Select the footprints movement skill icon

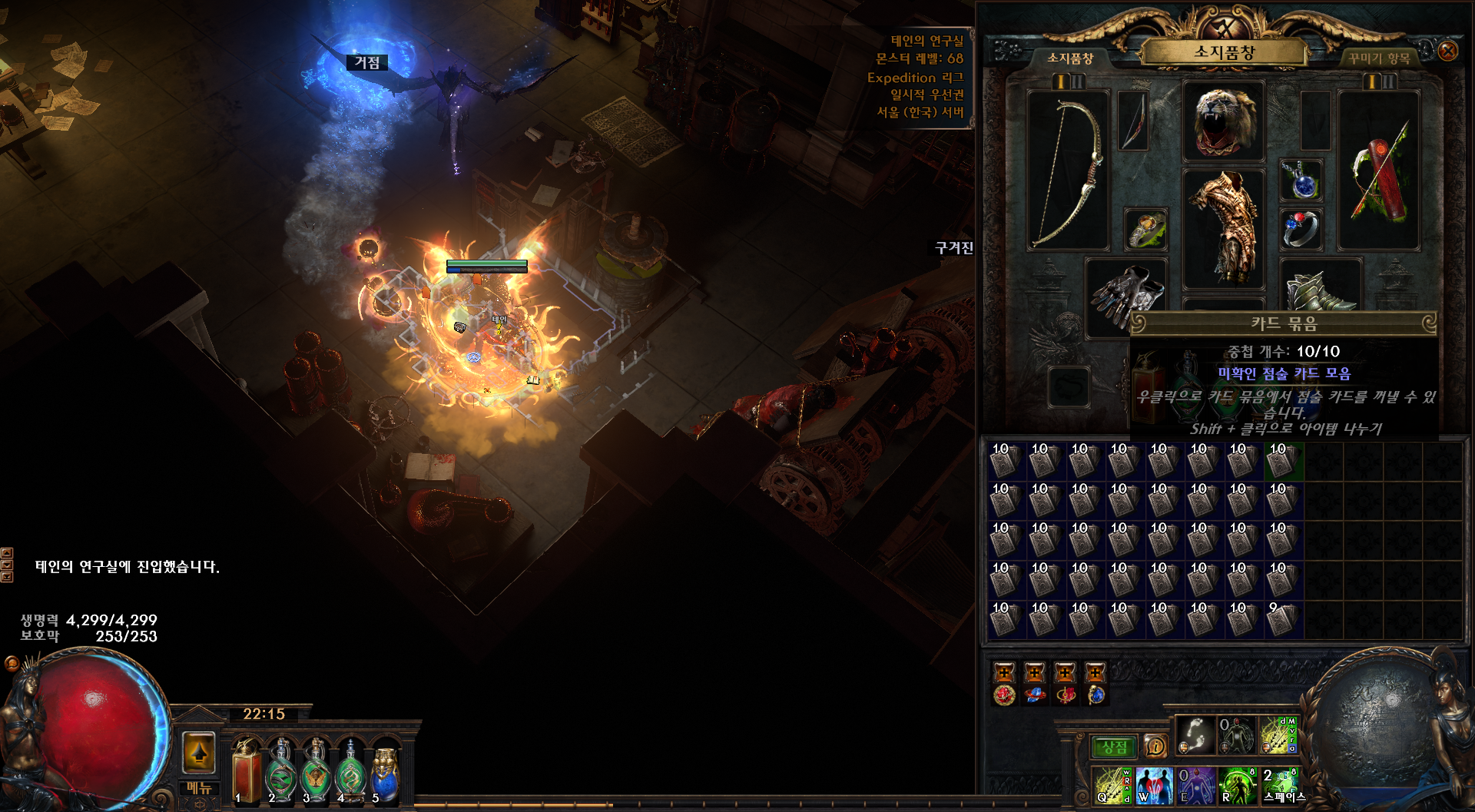click(x=1195, y=734)
